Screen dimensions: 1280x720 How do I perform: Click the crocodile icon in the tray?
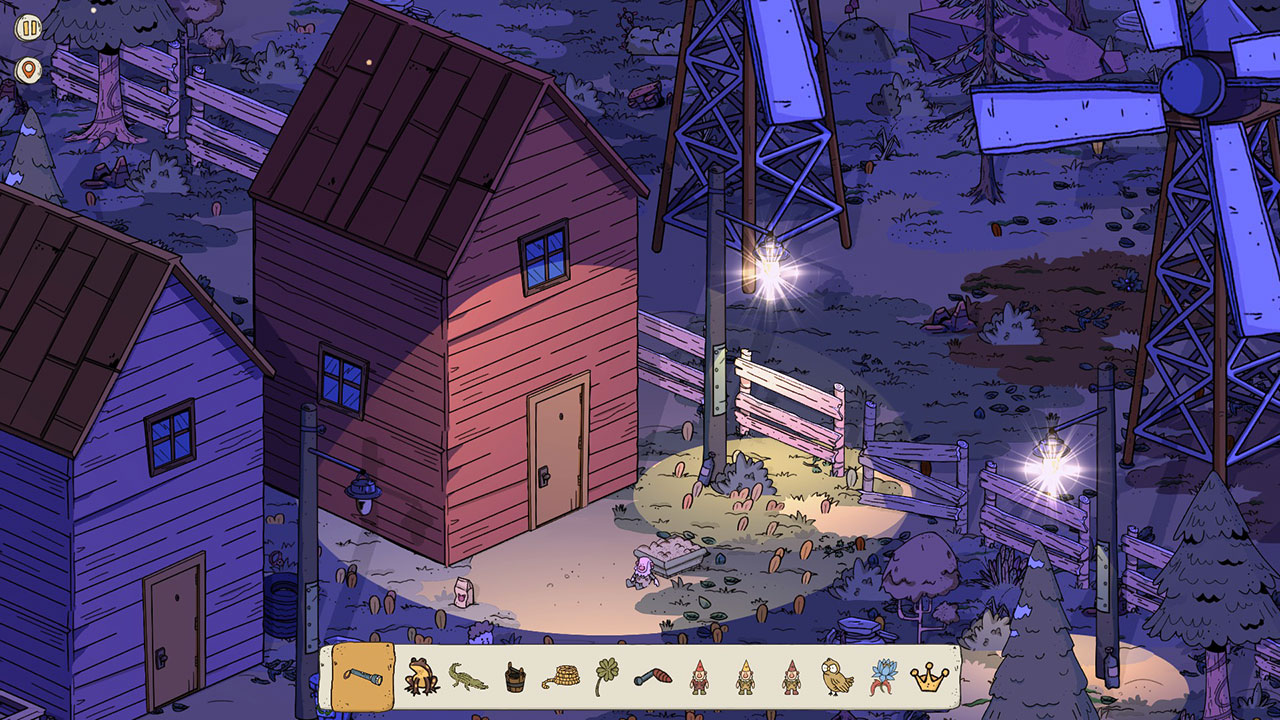470,678
